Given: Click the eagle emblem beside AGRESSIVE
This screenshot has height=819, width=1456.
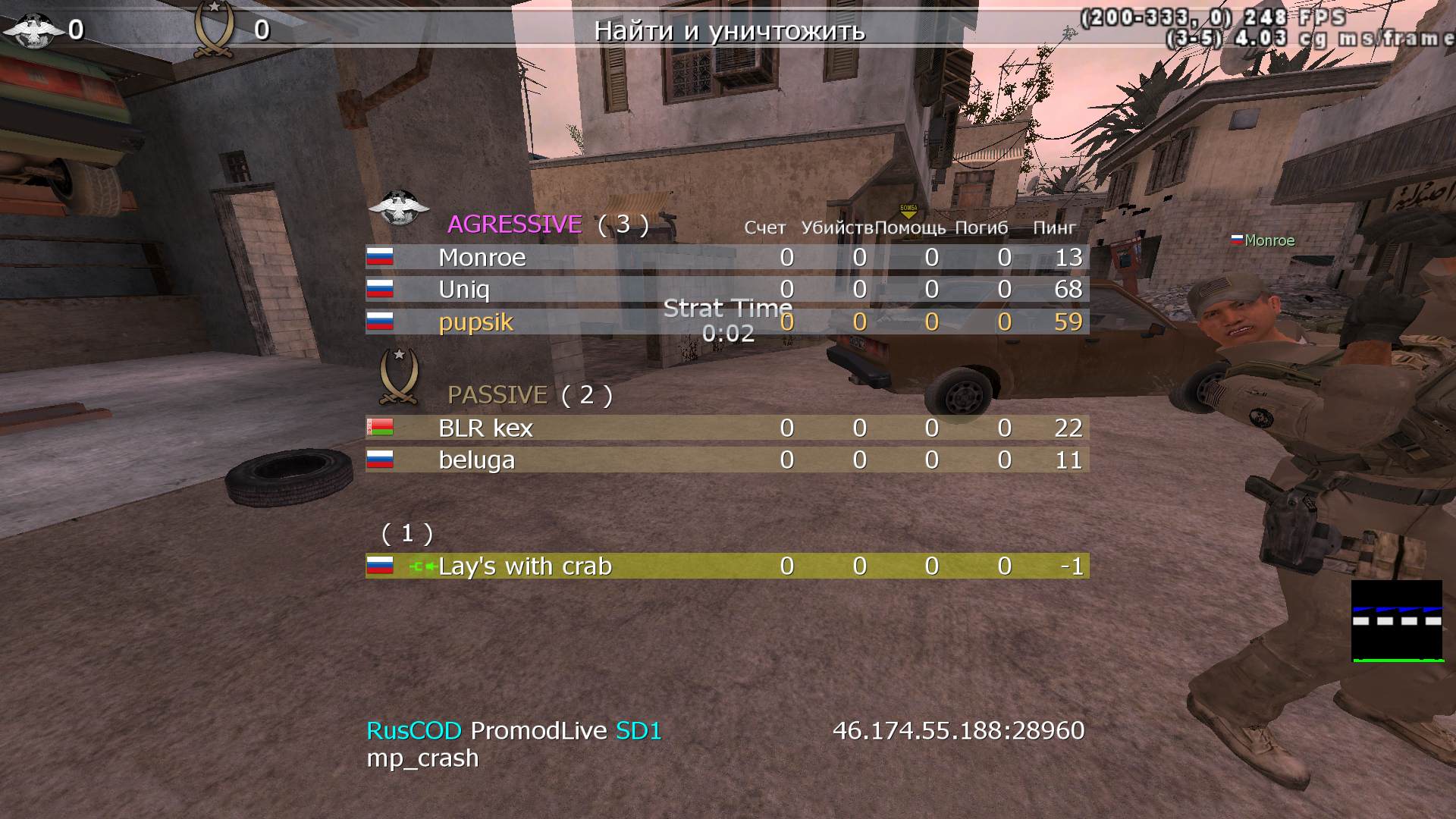Looking at the screenshot, I should pyautogui.click(x=398, y=207).
